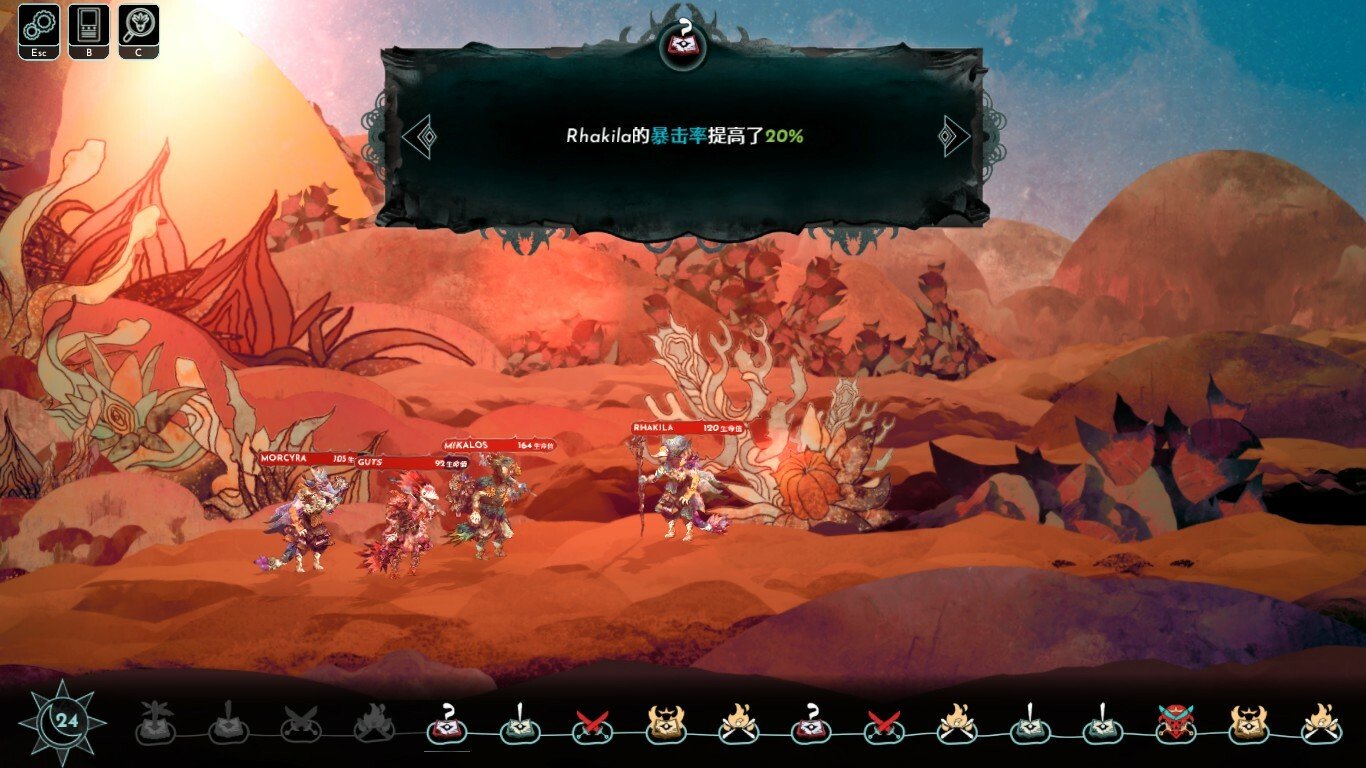Select the underlined question-mark event node

pos(447,724)
